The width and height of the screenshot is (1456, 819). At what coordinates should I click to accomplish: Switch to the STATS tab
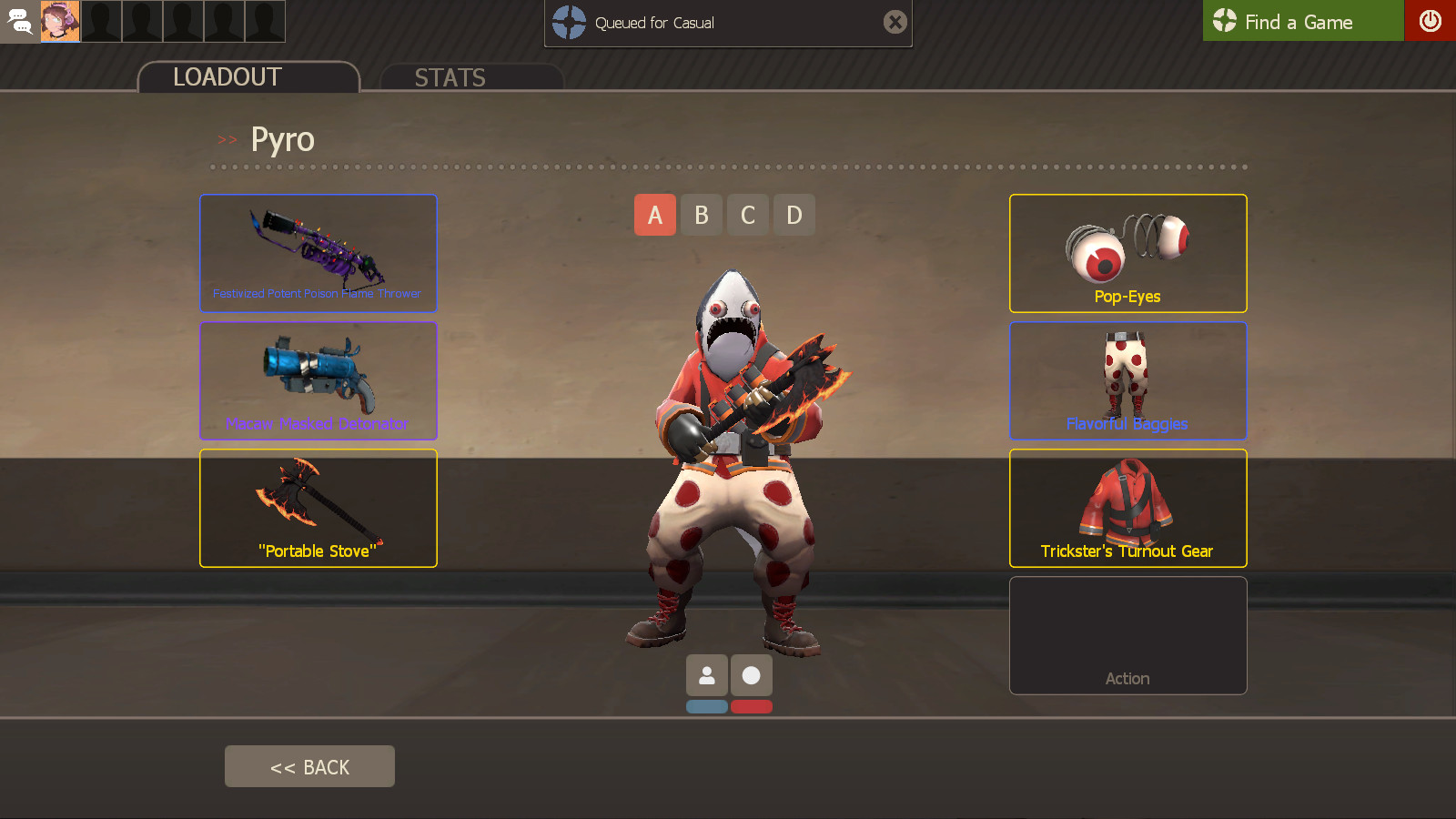pos(450,77)
